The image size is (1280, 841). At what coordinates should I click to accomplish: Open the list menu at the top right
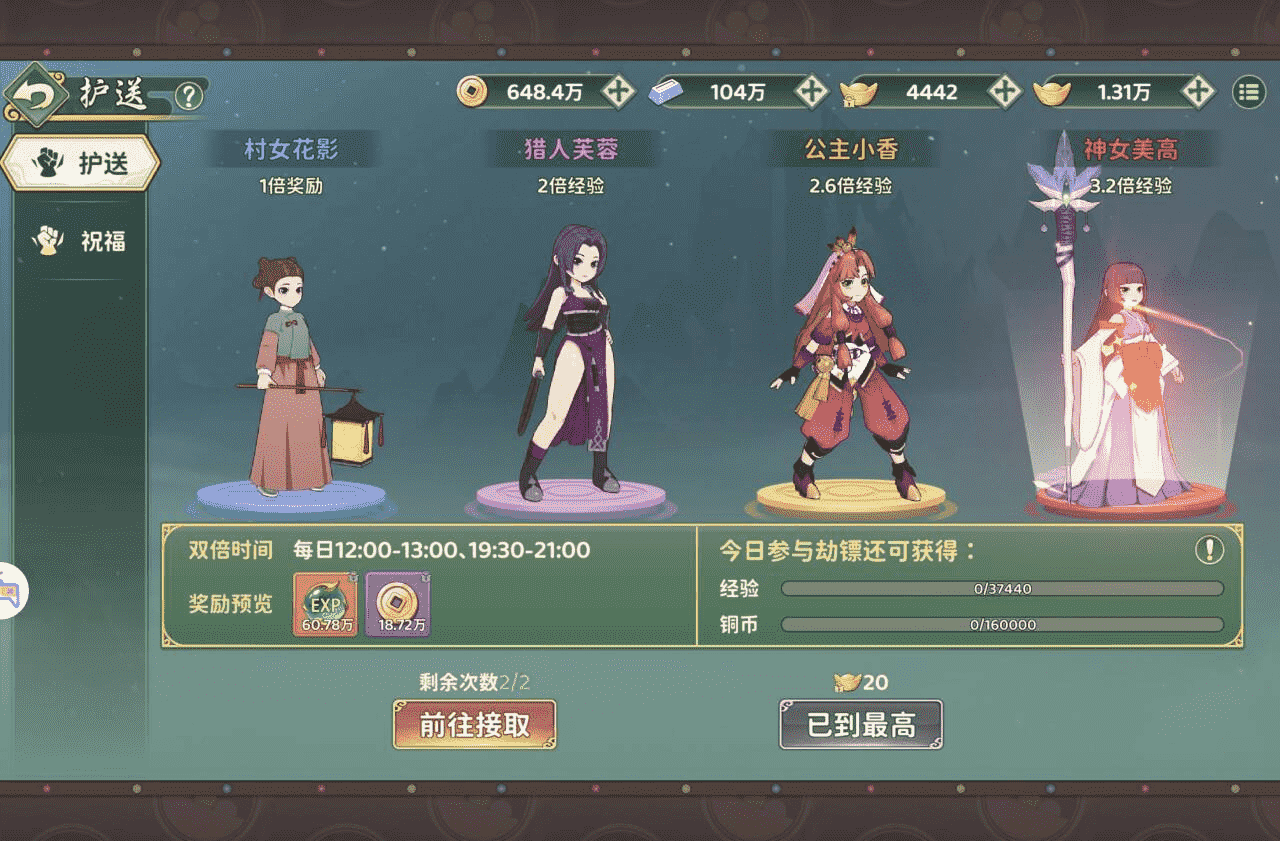pos(1245,90)
